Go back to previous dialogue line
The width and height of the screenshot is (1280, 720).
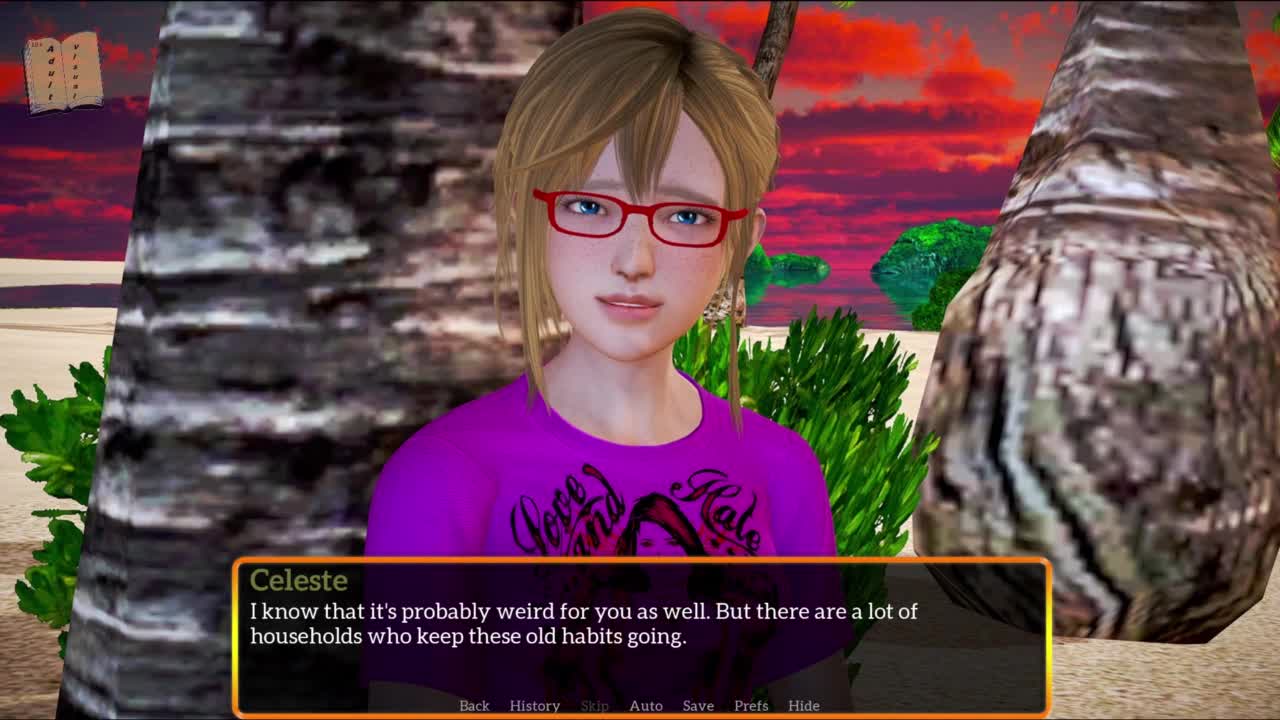point(474,705)
